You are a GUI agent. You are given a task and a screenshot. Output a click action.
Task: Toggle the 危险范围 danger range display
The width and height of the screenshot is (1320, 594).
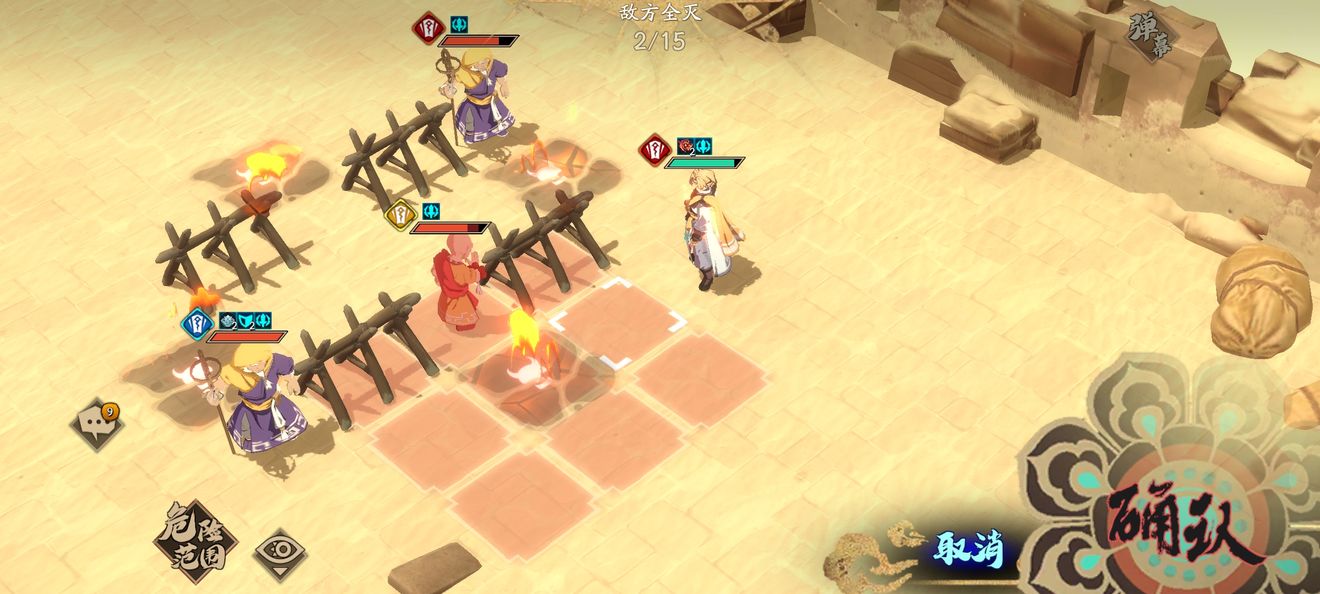click(x=195, y=541)
